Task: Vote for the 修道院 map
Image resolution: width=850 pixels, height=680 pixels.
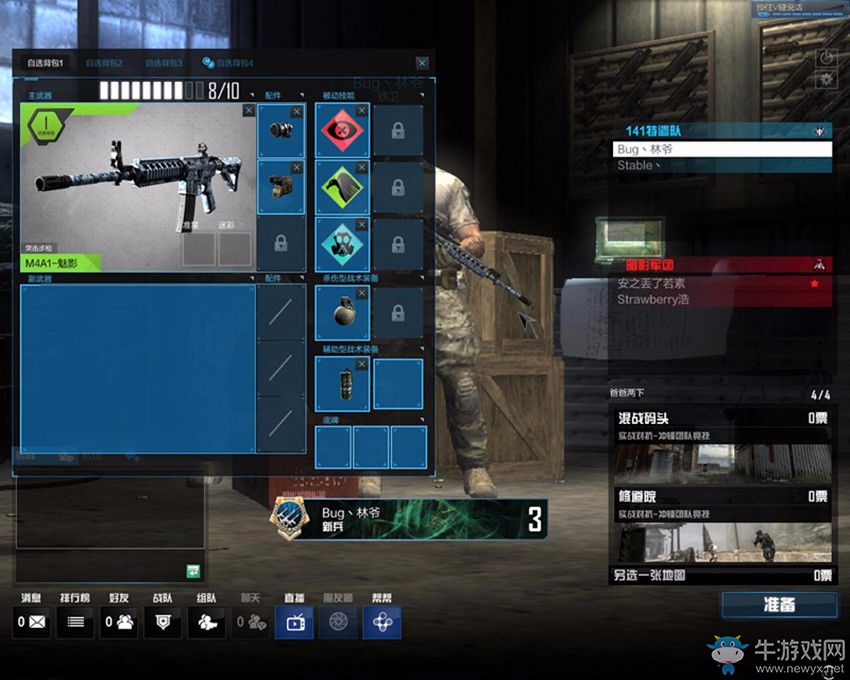Action: [x=721, y=524]
